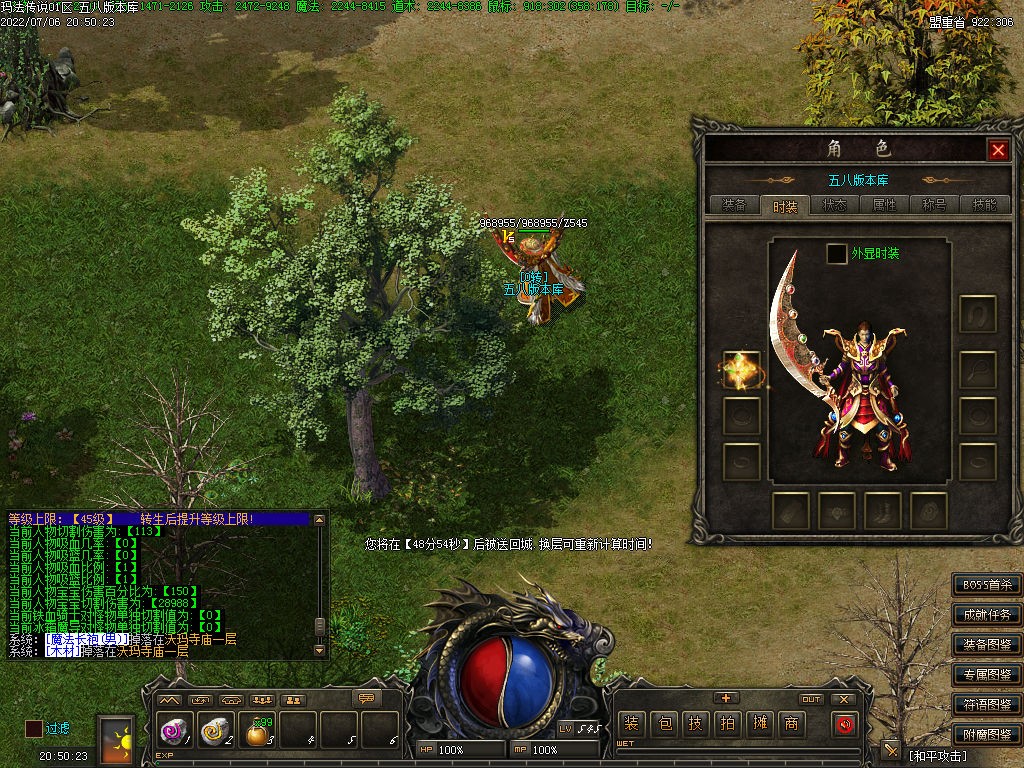Select the 属性 attributes tab
Viewport: 1024px width, 768px height.
(884, 205)
